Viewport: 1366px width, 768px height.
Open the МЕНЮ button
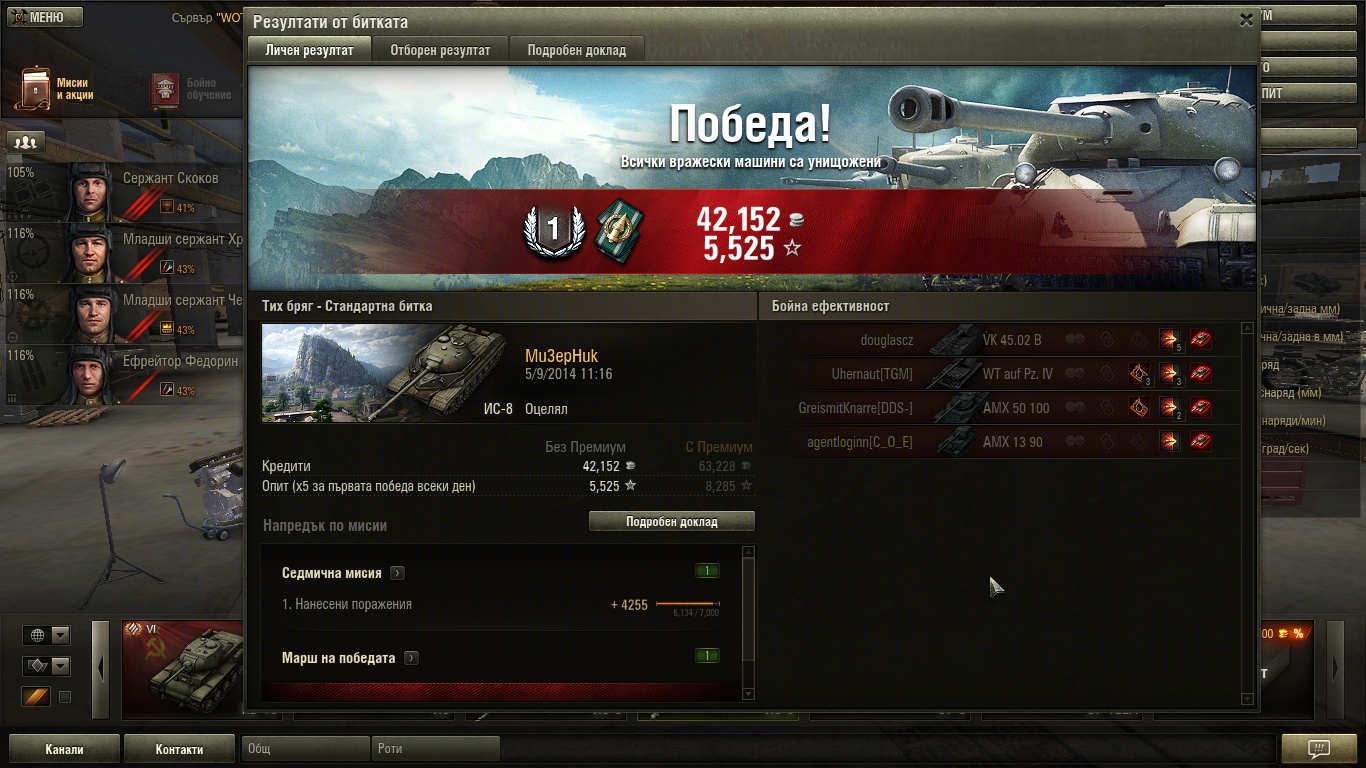click(x=46, y=17)
